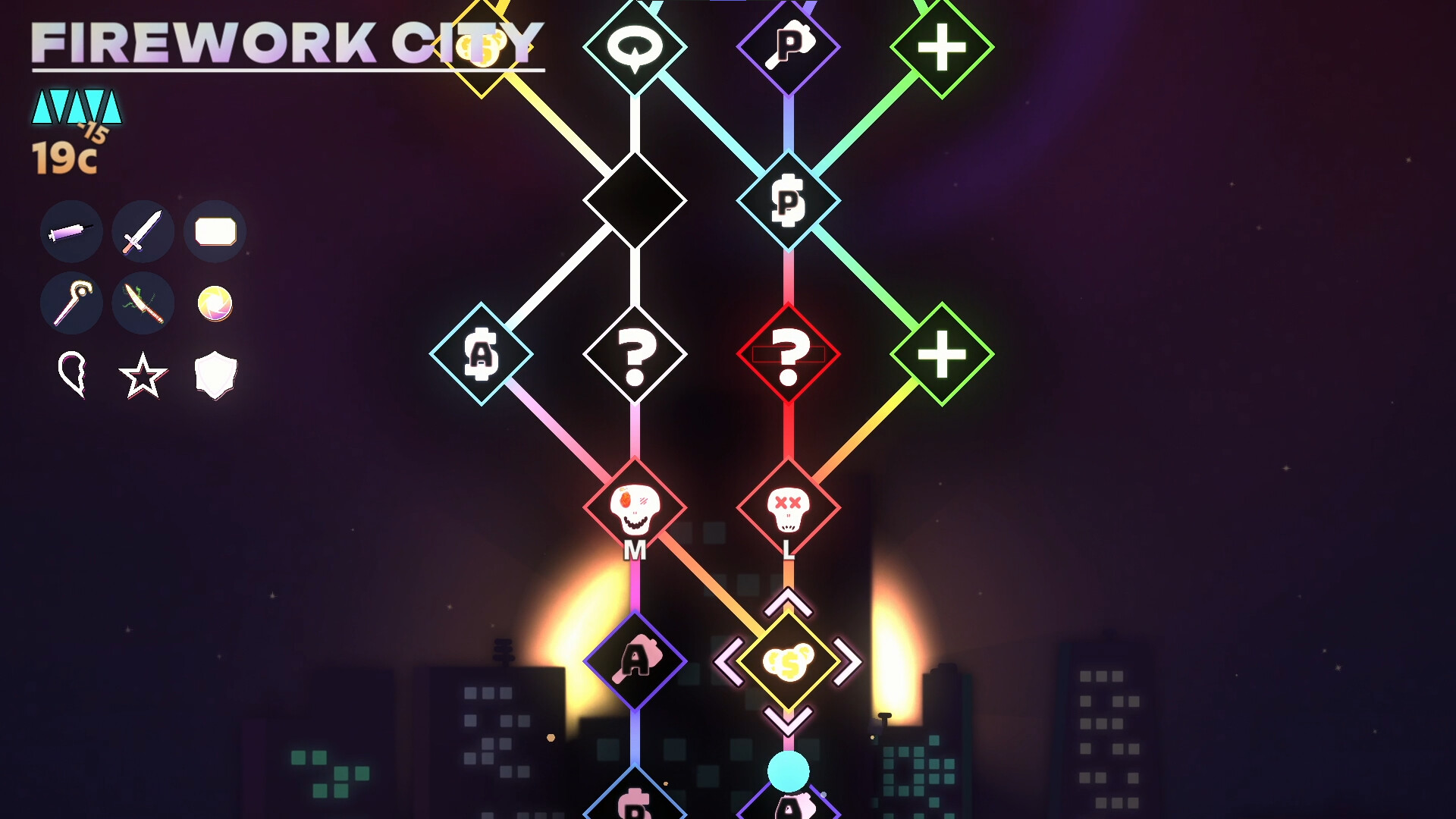
Task: Select the XX-eyed skull node labeled L
Action: (x=789, y=508)
